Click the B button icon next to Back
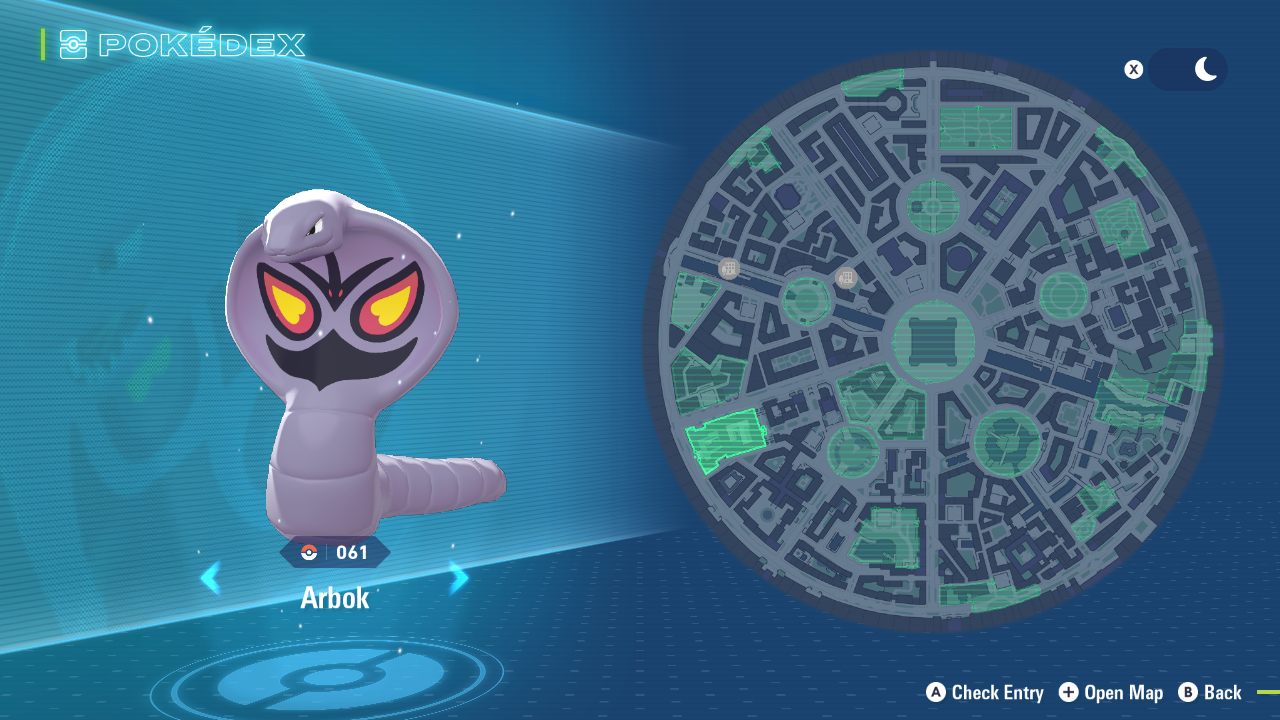The width and height of the screenshot is (1280, 720). tap(1189, 692)
